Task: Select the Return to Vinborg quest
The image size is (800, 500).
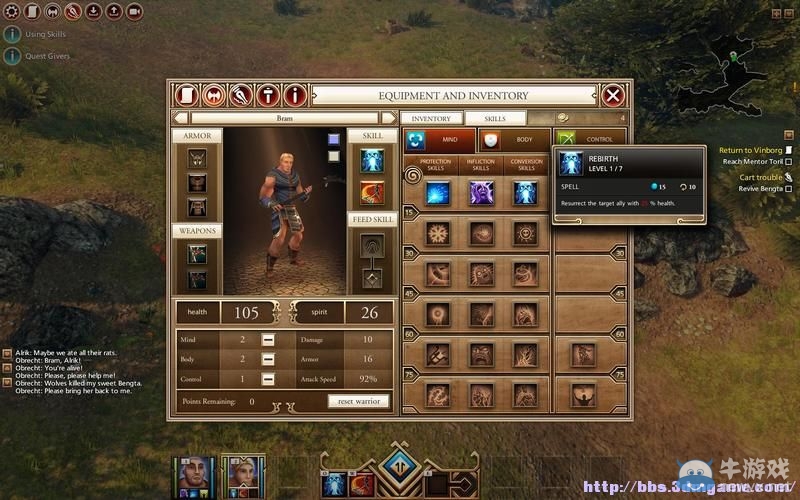Action: [752, 150]
